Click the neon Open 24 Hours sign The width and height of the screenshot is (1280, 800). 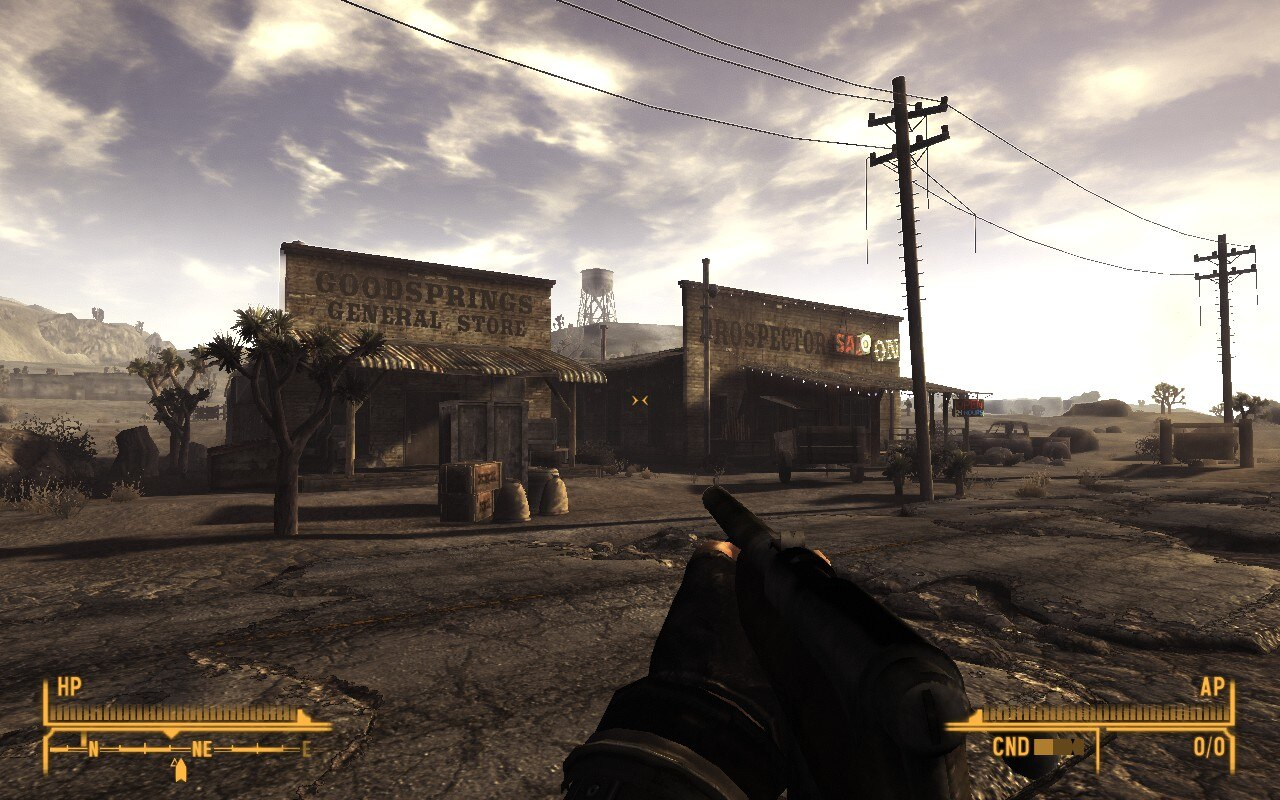970,405
